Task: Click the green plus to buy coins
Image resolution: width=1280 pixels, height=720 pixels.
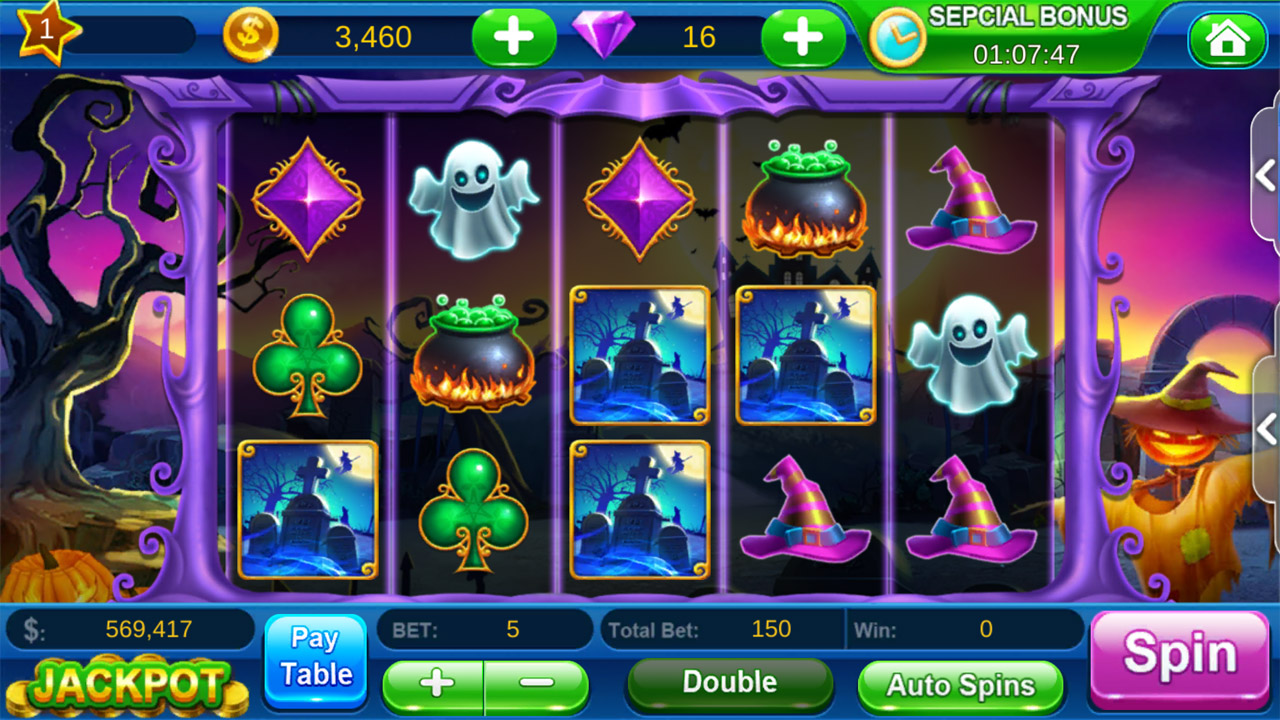Action: [x=514, y=37]
